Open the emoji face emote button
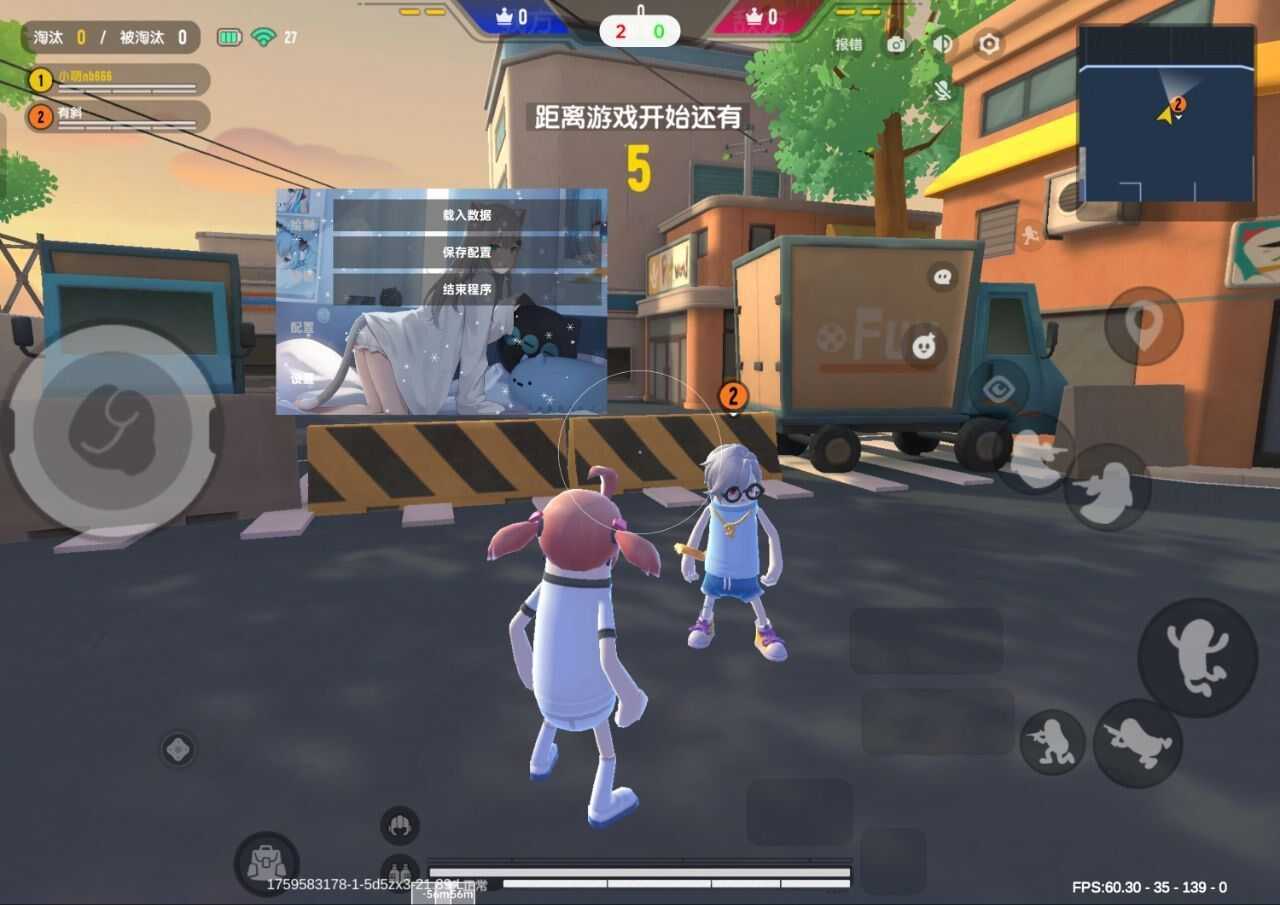The width and height of the screenshot is (1280, 905). click(x=924, y=346)
